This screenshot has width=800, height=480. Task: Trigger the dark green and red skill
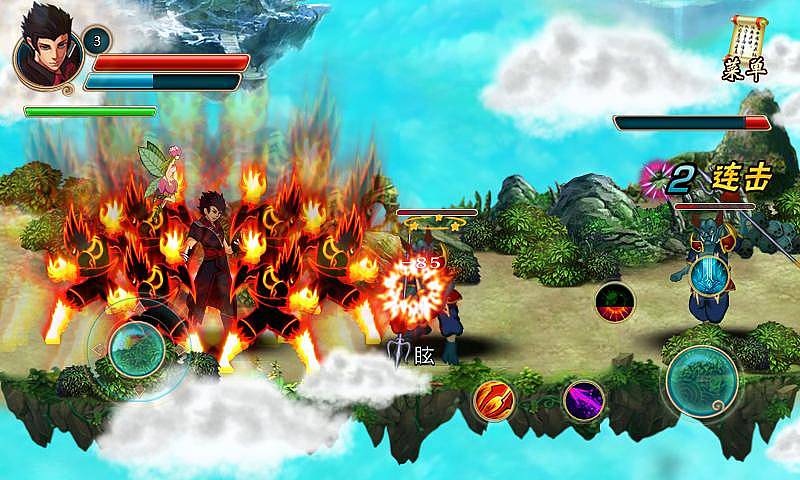coord(613,301)
